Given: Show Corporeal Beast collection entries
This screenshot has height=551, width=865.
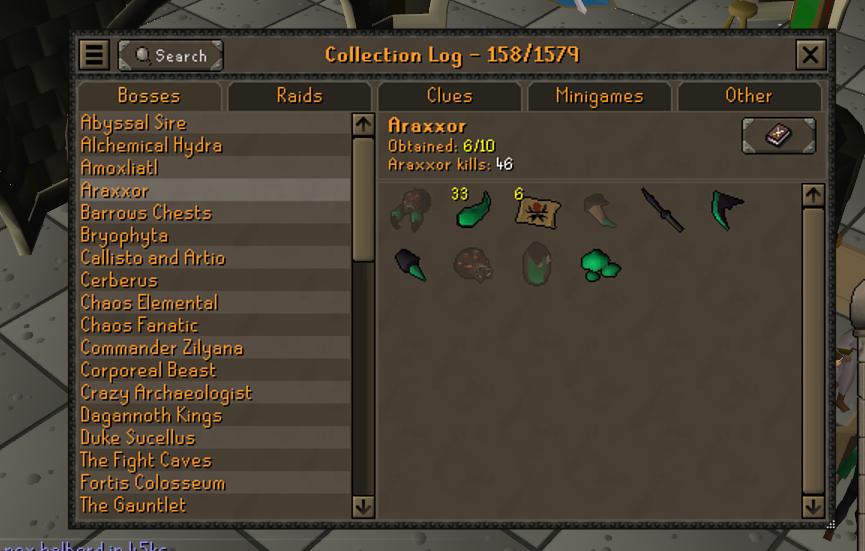Looking at the screenshot, I should pyautogui.click(x=148, y=370).
